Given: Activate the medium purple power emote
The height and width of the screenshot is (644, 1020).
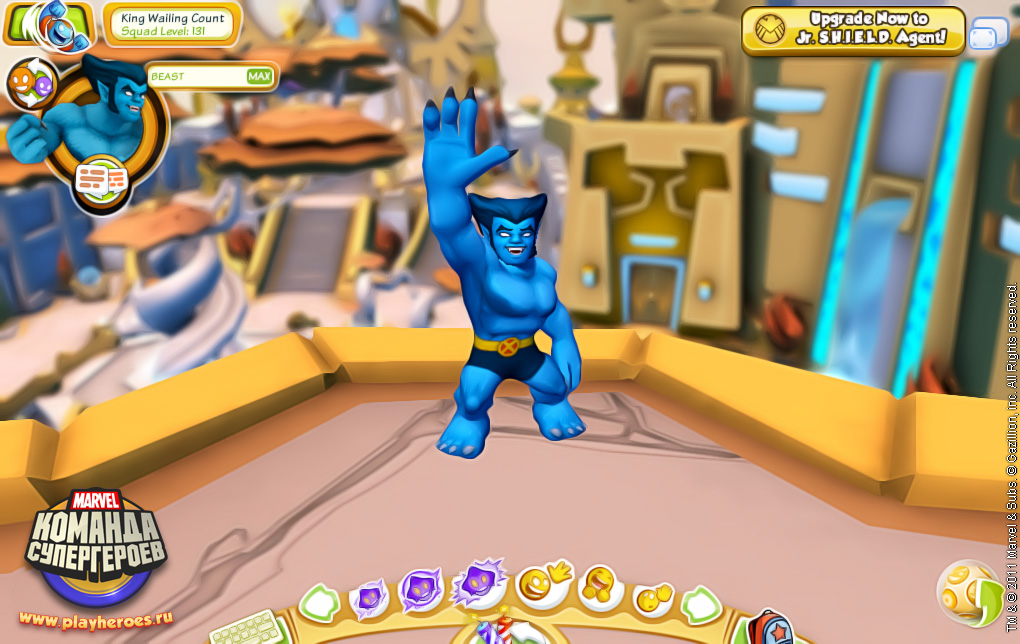Looking at the screenshot, I should pos(420,590).
